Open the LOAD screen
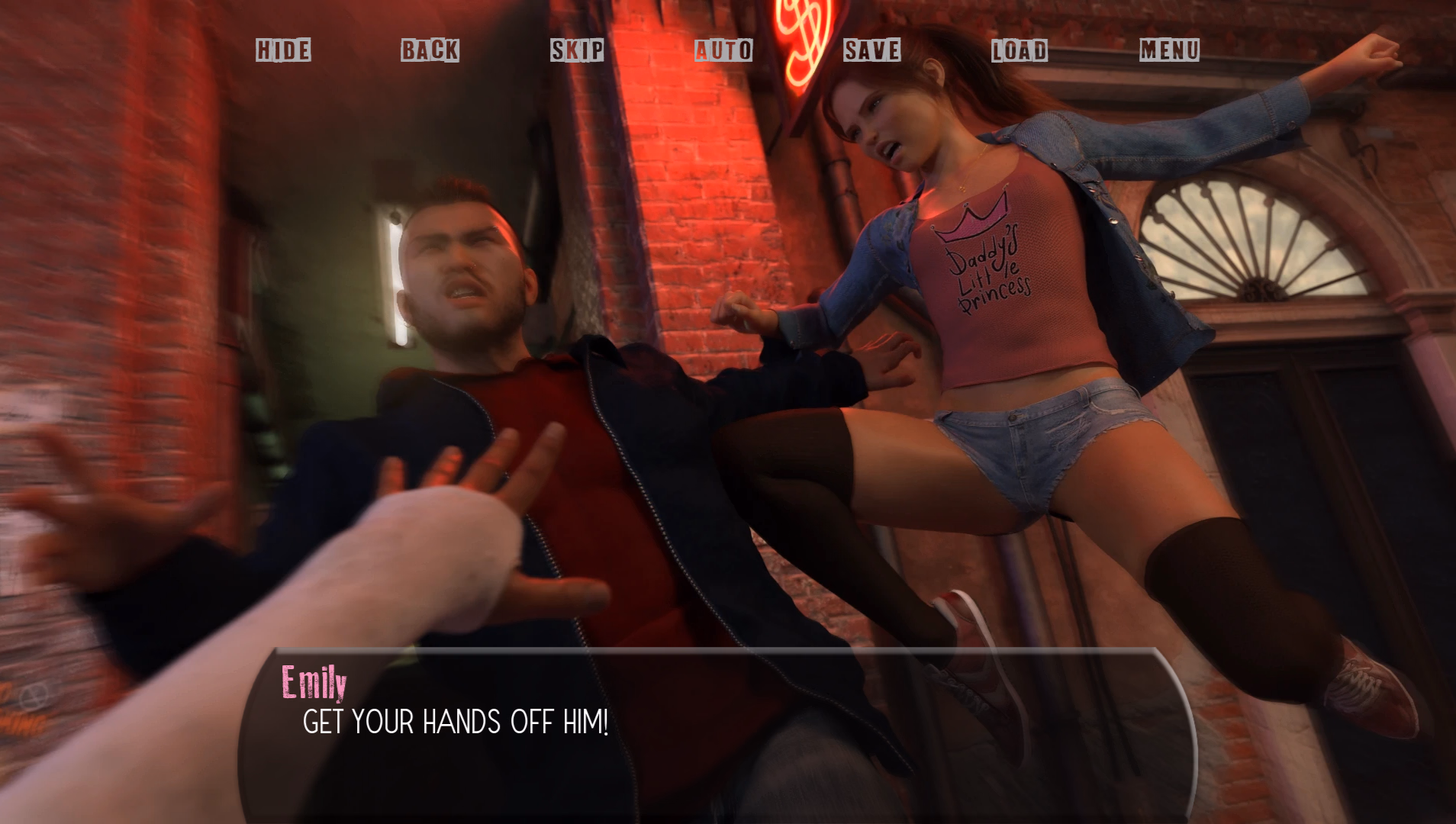1456x824 pixels. click(x=1019, y=50)
